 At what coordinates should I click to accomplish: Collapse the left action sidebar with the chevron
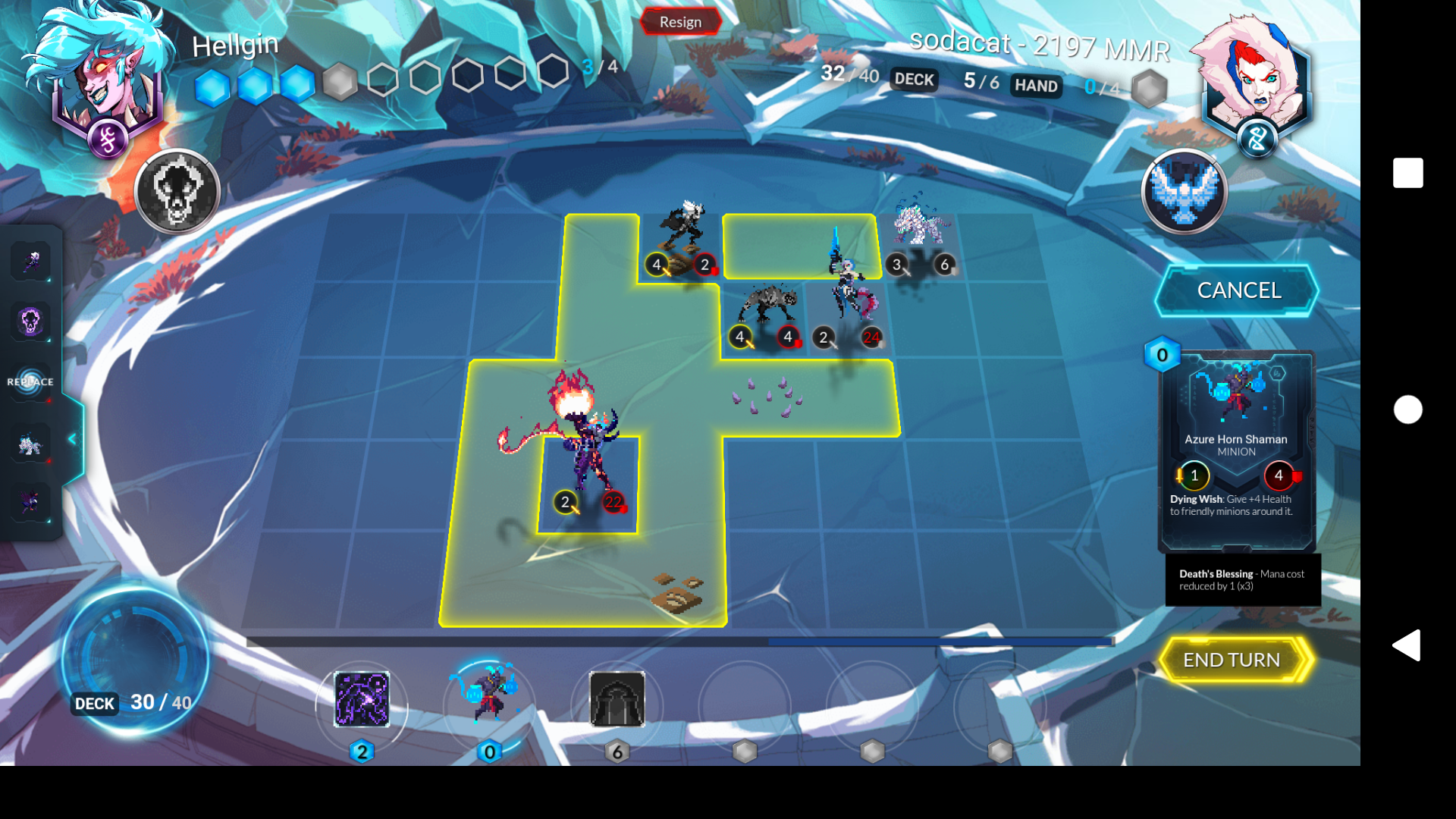[72, 437]
